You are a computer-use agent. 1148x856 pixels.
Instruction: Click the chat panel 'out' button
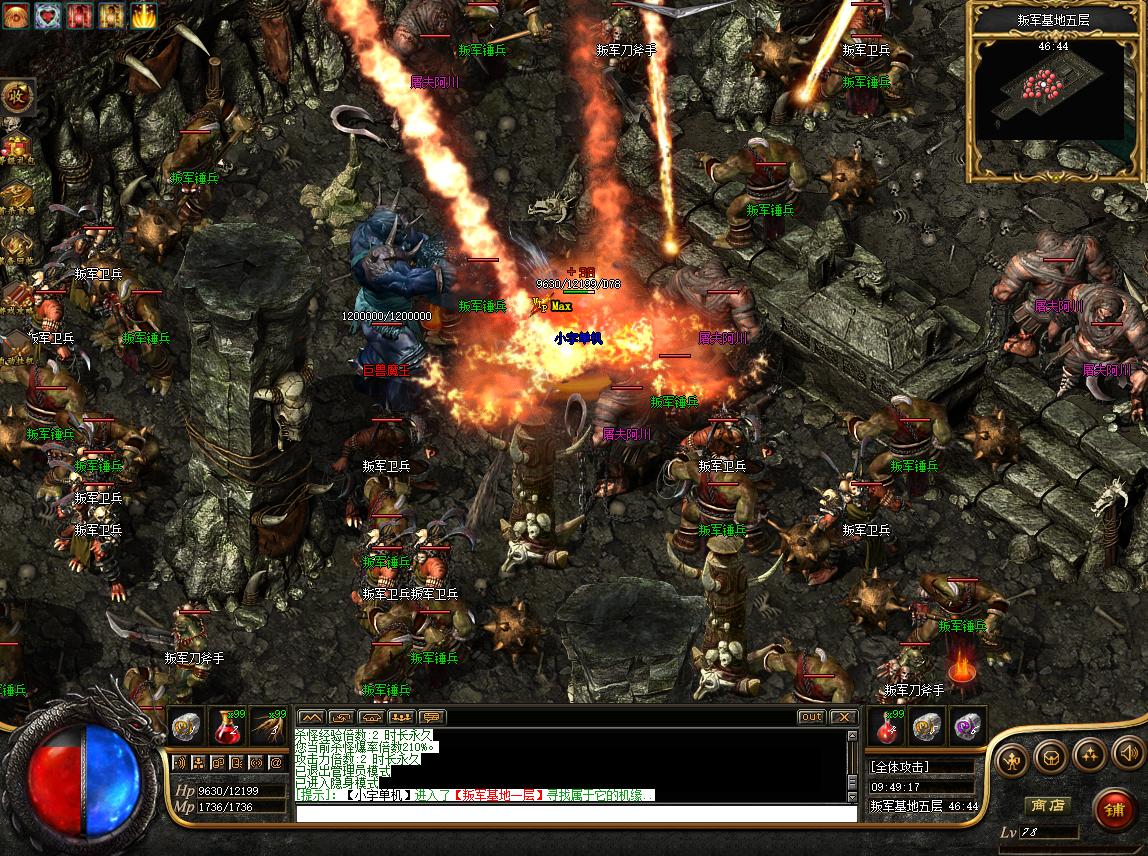pos(811,717)
